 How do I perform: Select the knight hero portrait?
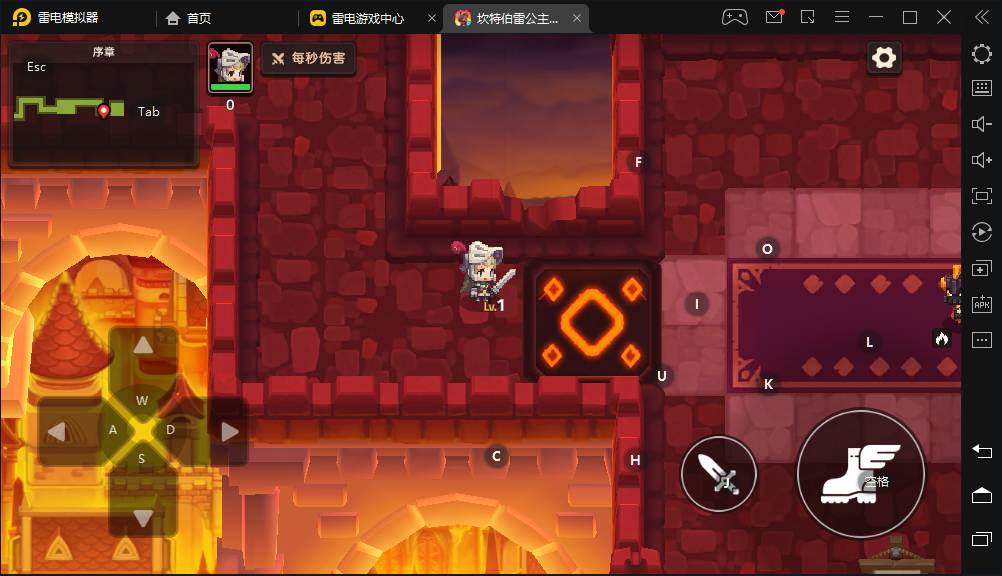tap(230, 68)
